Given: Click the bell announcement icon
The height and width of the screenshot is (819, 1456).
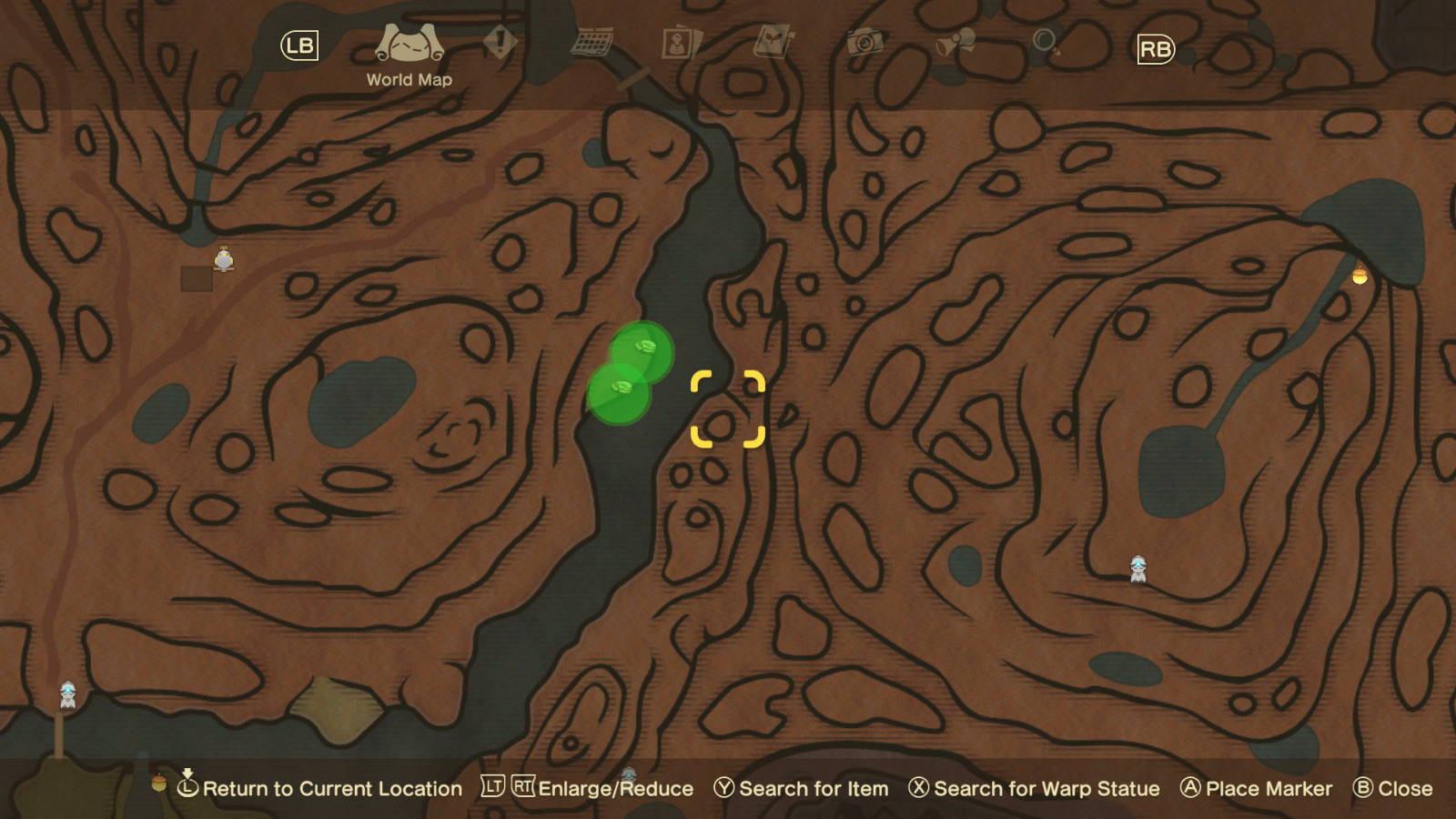Looking at the screenshot, I should tap(954, 41).
